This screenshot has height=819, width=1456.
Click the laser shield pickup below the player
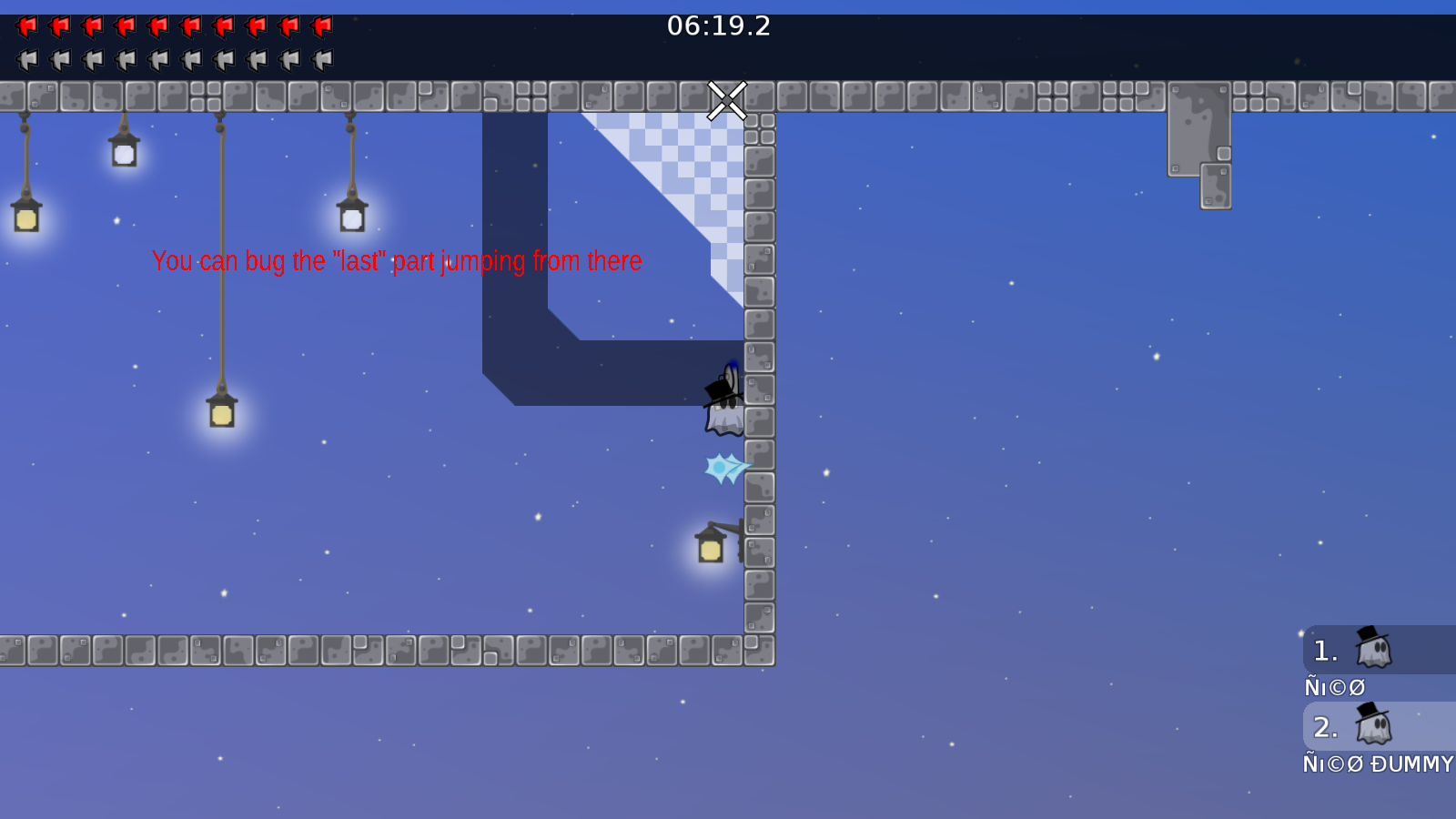pos(723,466)
